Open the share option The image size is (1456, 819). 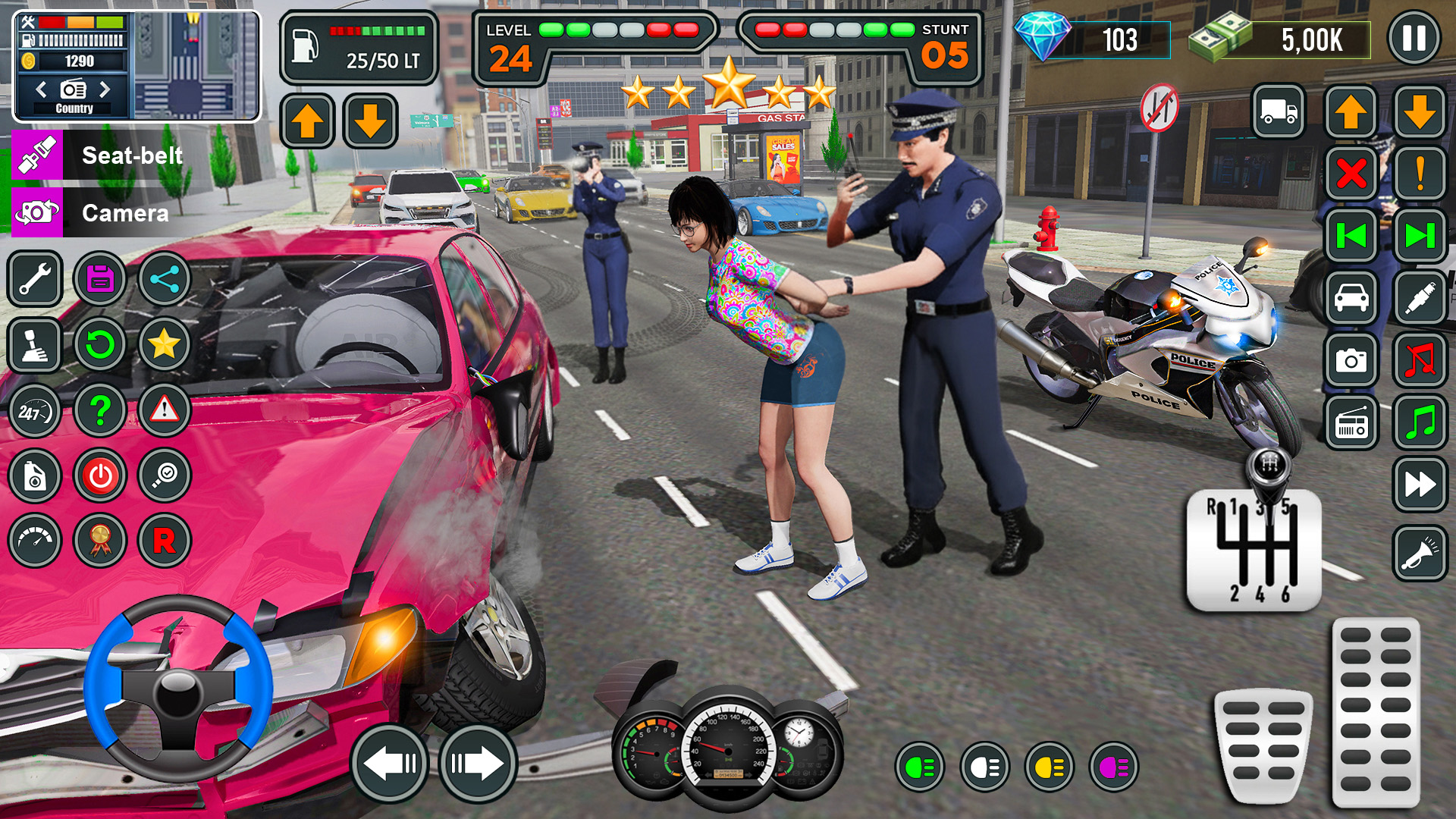point(165,279)
